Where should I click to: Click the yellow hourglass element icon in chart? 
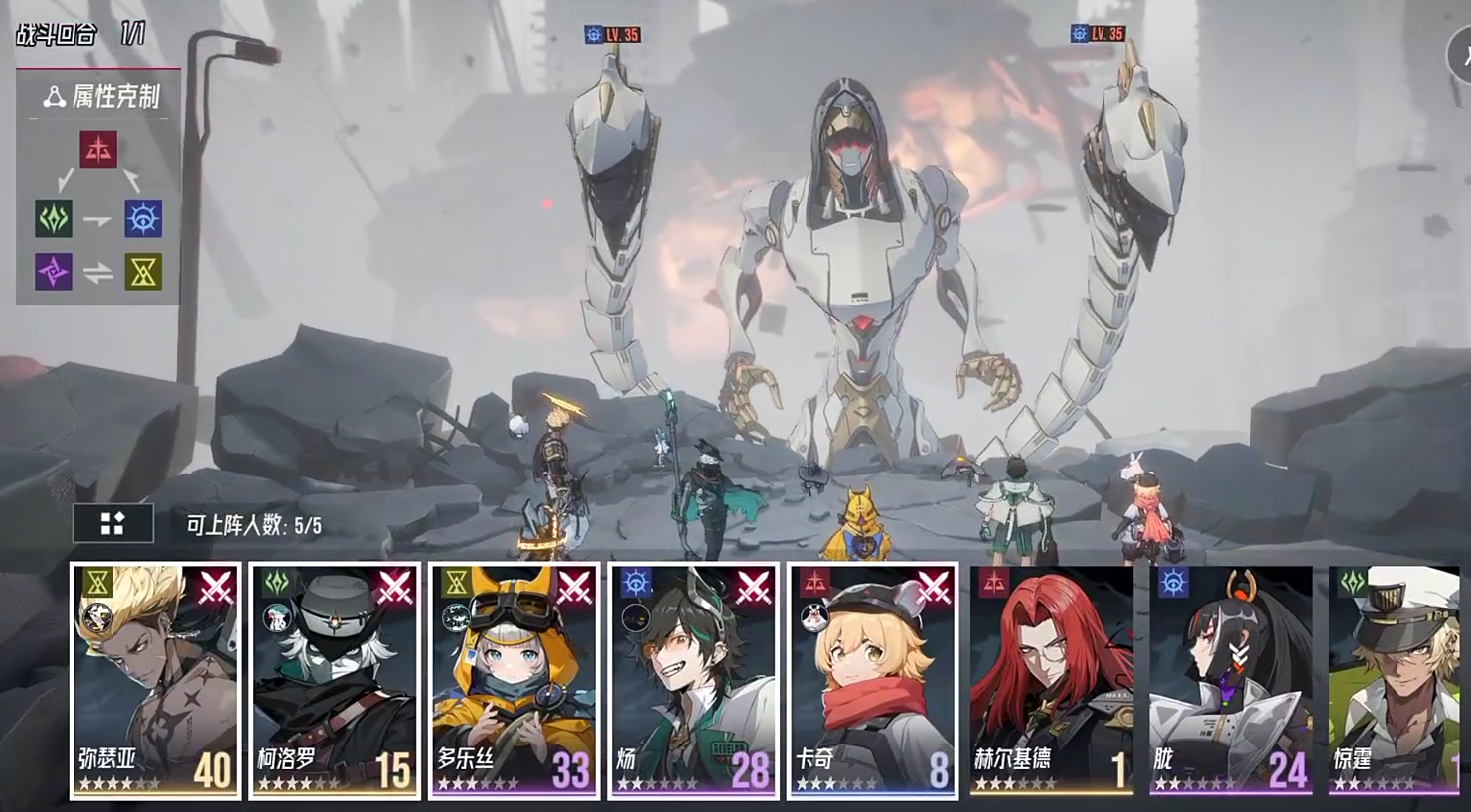pyautogui.click(x=143, y=271)
